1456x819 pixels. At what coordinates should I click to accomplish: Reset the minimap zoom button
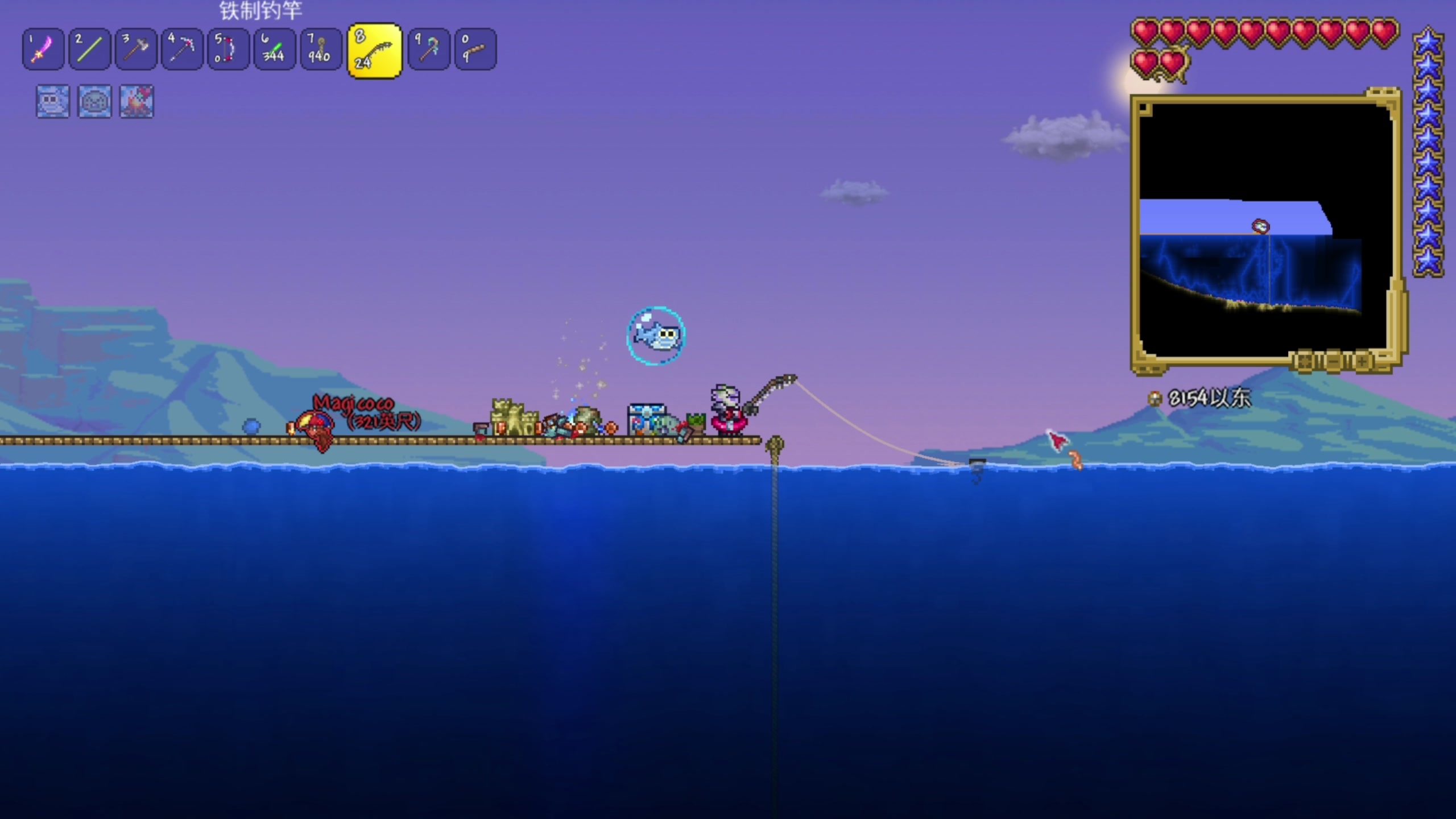pos(1305,362)
